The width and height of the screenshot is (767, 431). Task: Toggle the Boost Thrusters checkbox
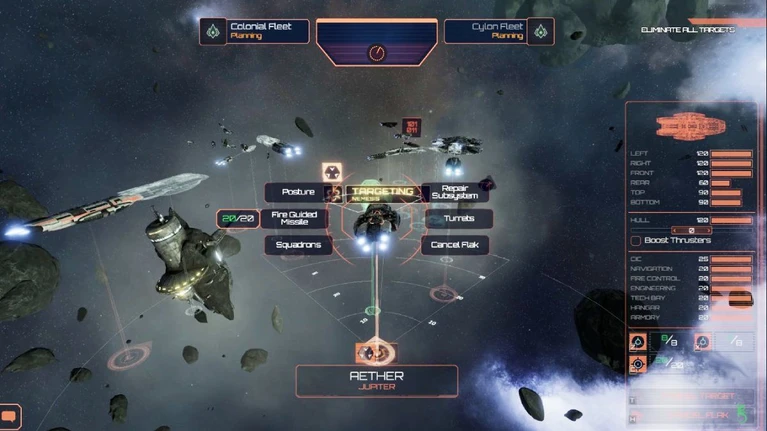pos(636,240)
